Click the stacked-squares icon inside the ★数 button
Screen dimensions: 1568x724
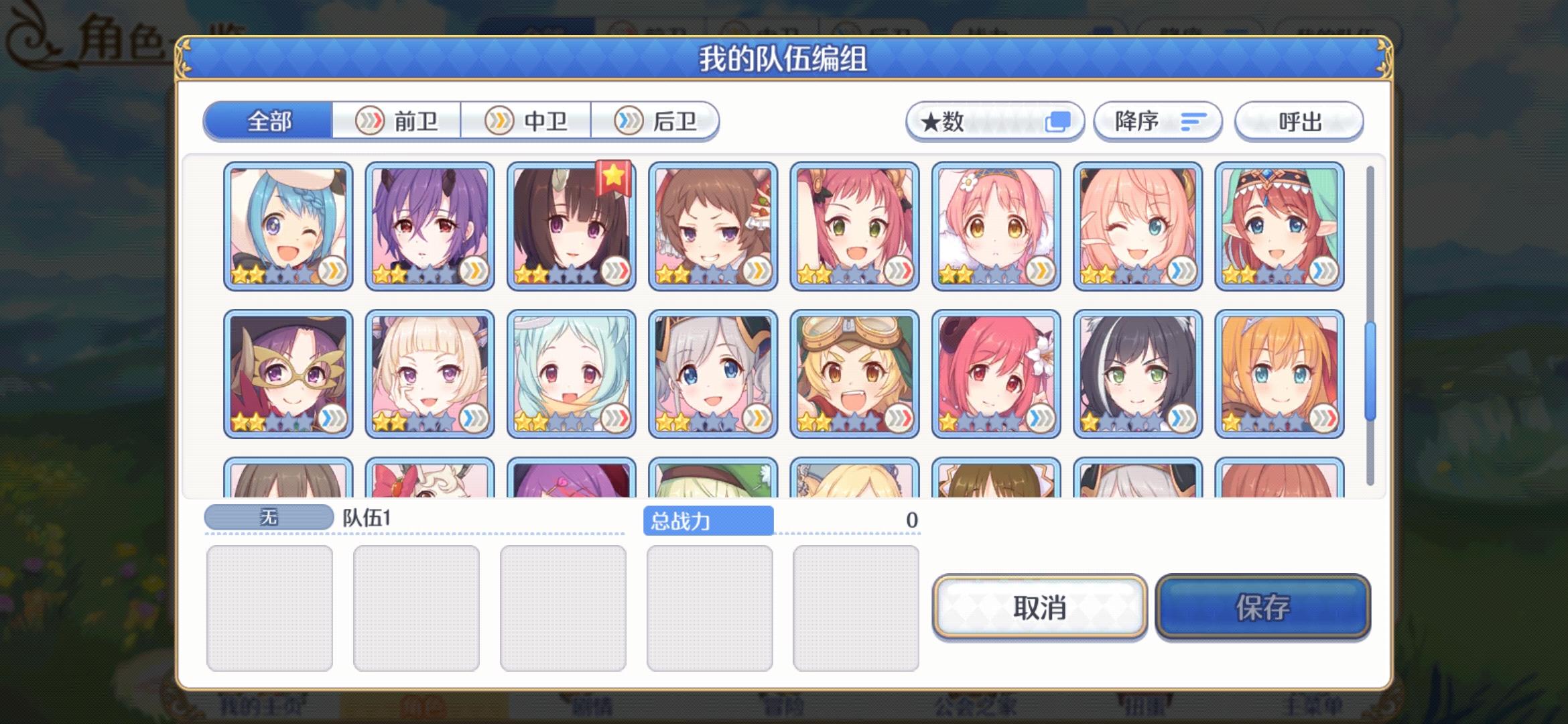tap(1059, 121)
